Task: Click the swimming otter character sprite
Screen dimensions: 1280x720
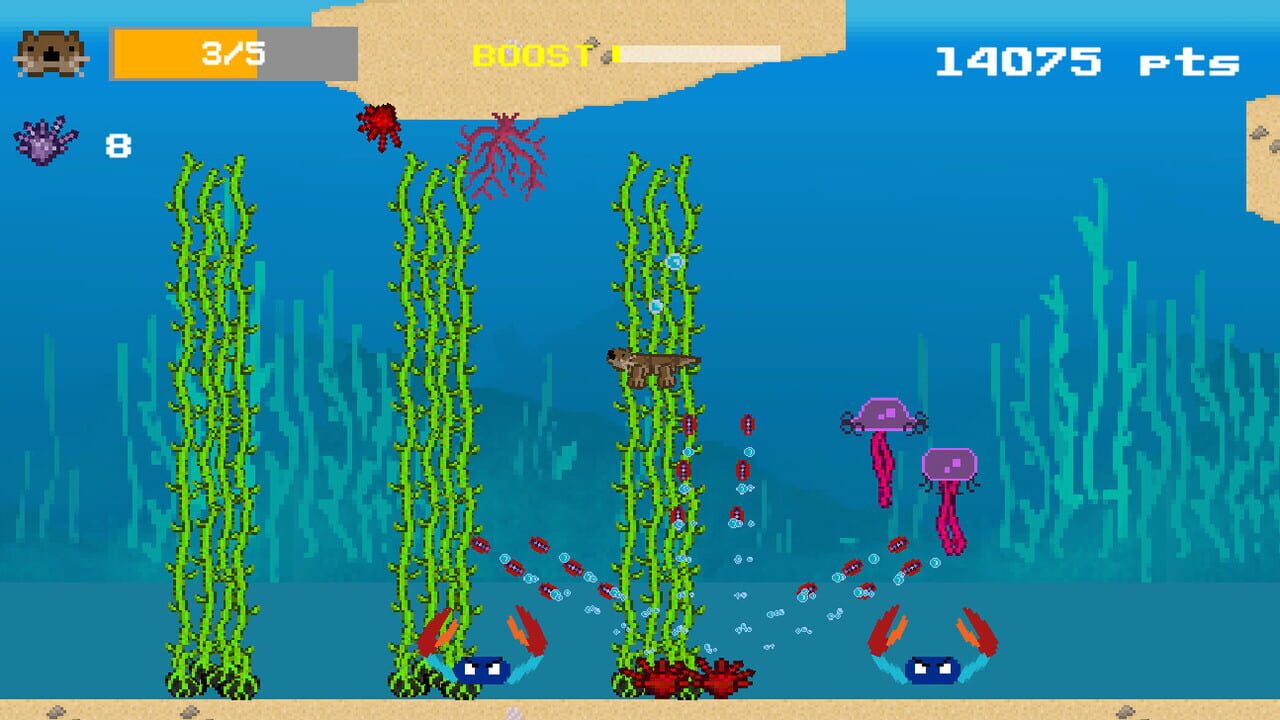Action: (650, 365)
